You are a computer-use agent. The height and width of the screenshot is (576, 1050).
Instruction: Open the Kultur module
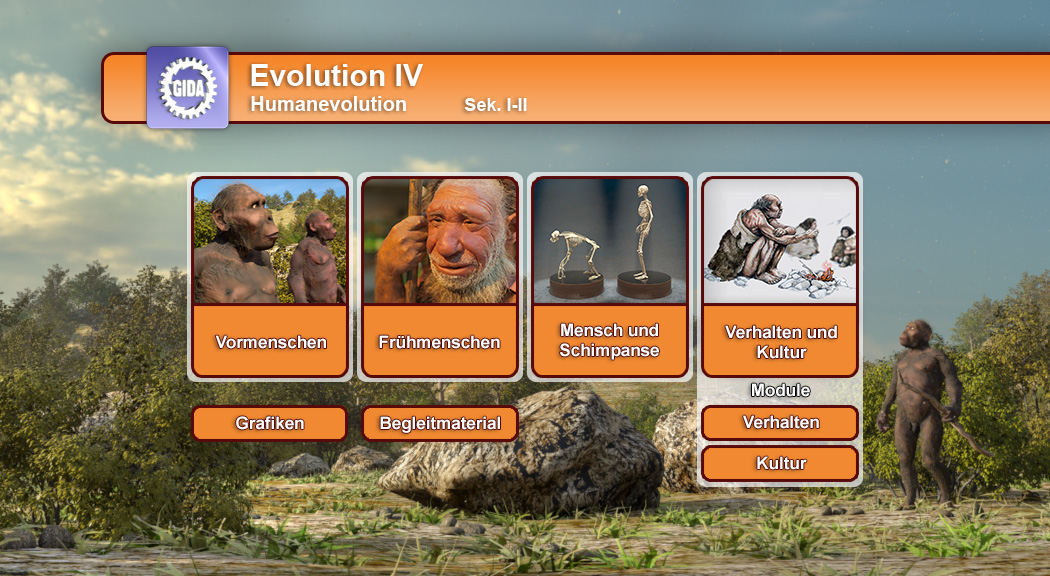tap(780, 463)
